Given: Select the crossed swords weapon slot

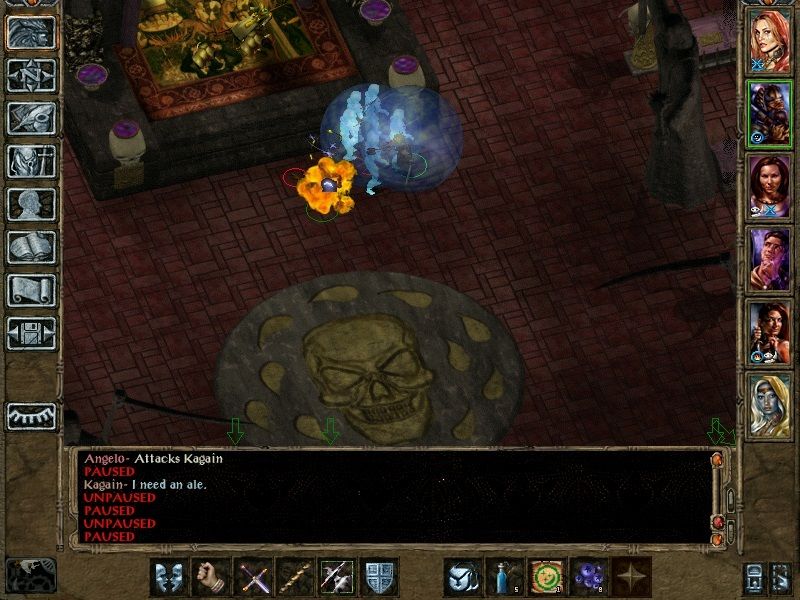Looking at the screenshot, I should 252,578.
